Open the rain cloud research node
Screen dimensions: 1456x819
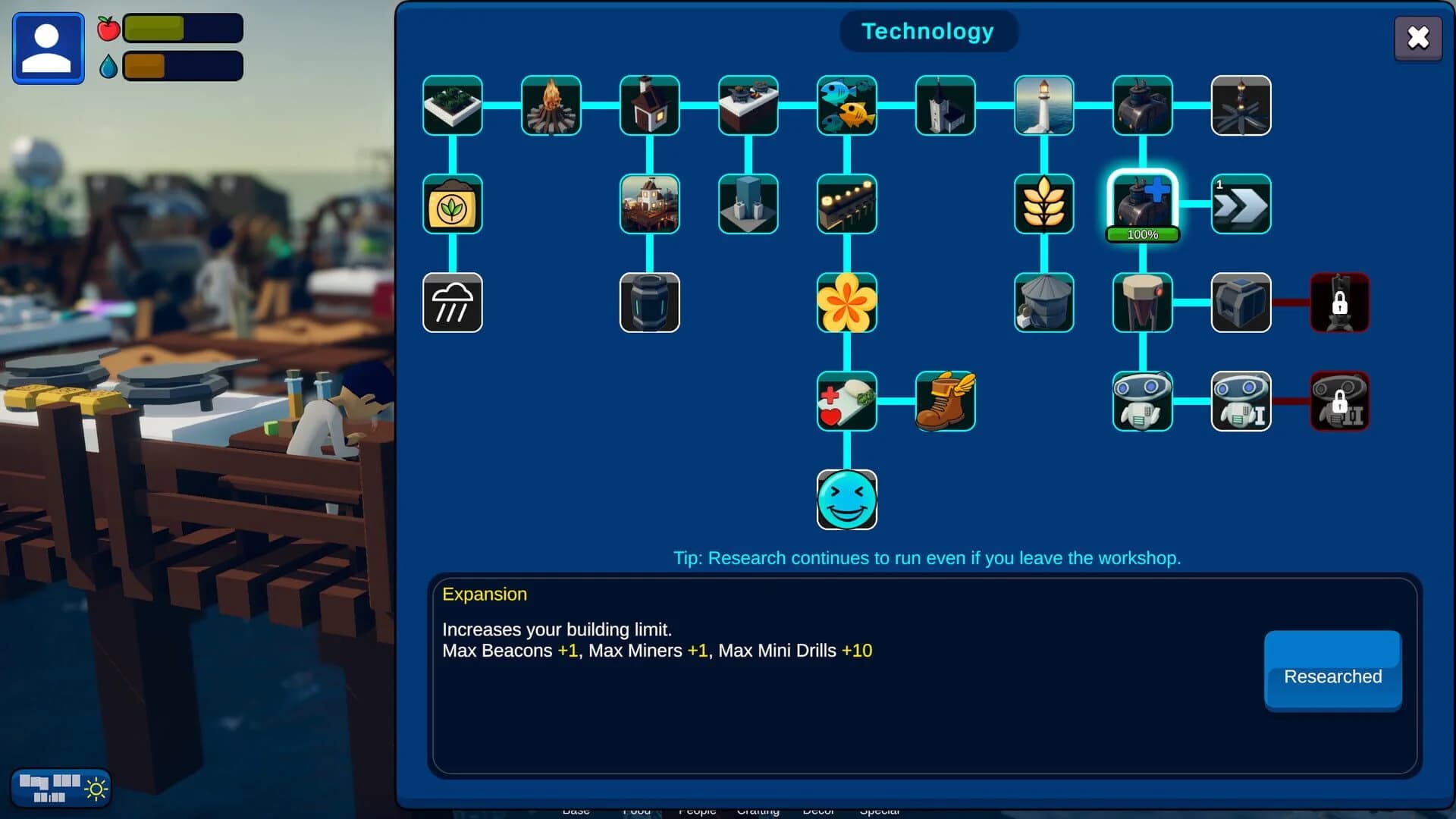tap(452, 303)
